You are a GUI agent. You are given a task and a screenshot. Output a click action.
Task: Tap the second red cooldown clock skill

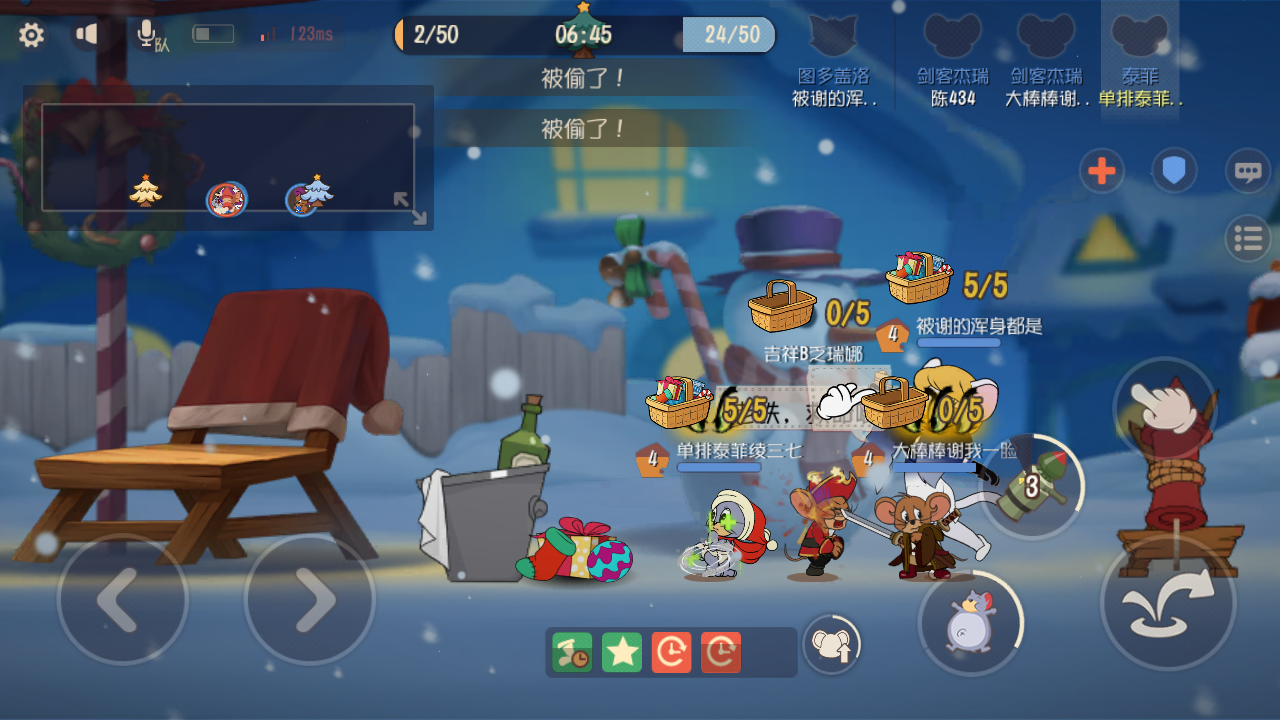(x=722, y=652)
